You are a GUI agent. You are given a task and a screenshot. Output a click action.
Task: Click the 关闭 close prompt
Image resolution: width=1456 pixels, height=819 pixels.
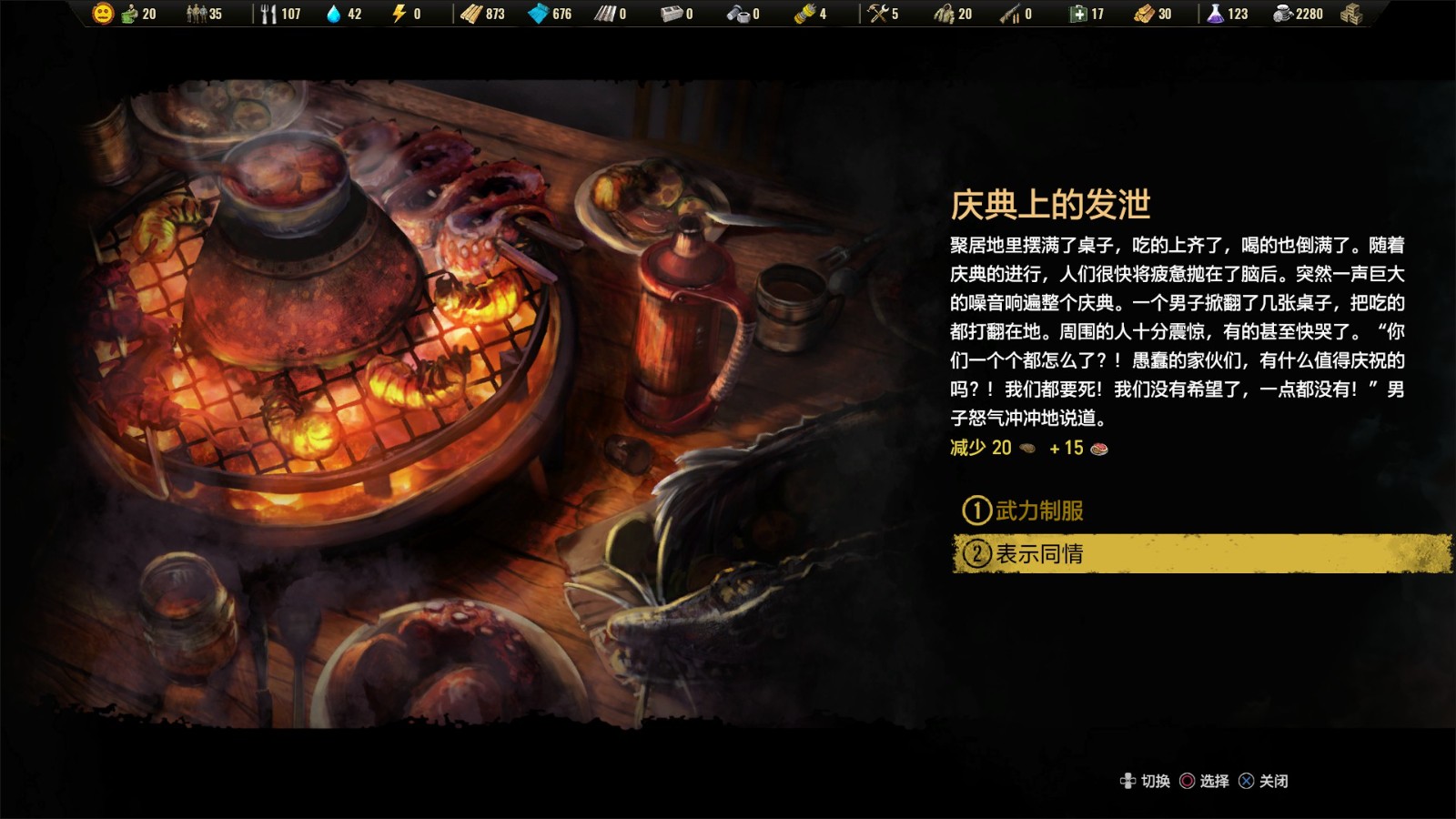coord(1273,781)
